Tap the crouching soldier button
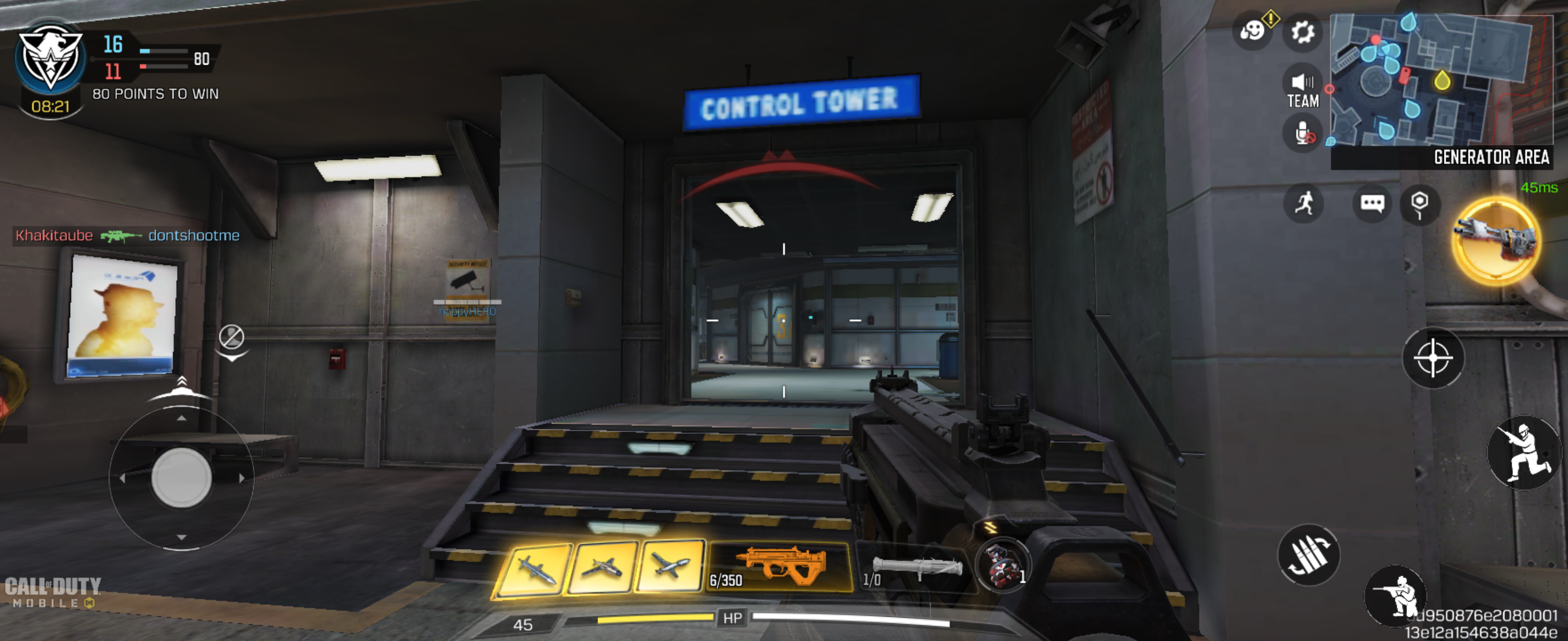Screen dimensions: 1568x641 pos(1395,596)
